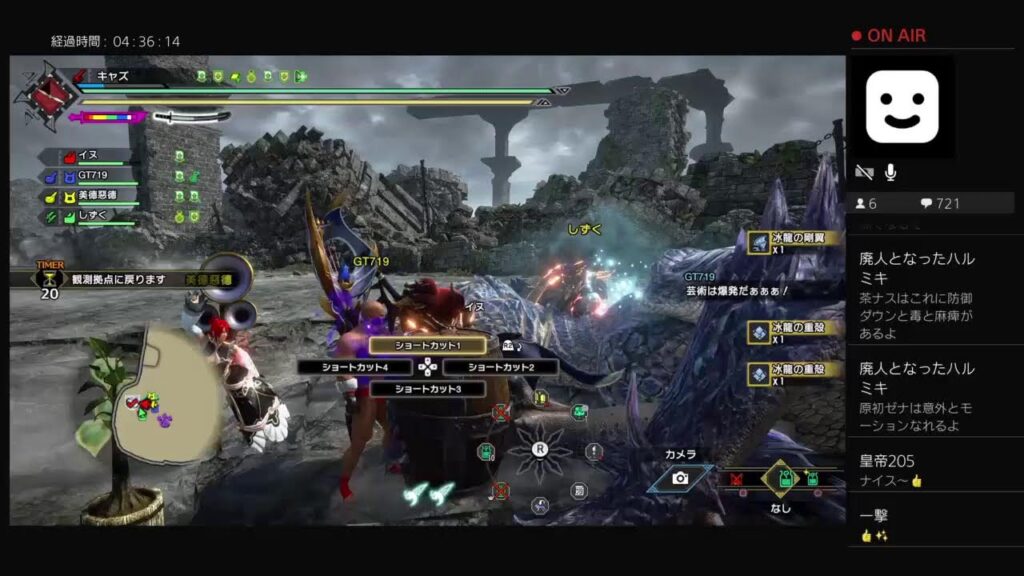1024x576 pixels.
Task: Switch to the ショートカット3 shortcut set
Action: 427,389
